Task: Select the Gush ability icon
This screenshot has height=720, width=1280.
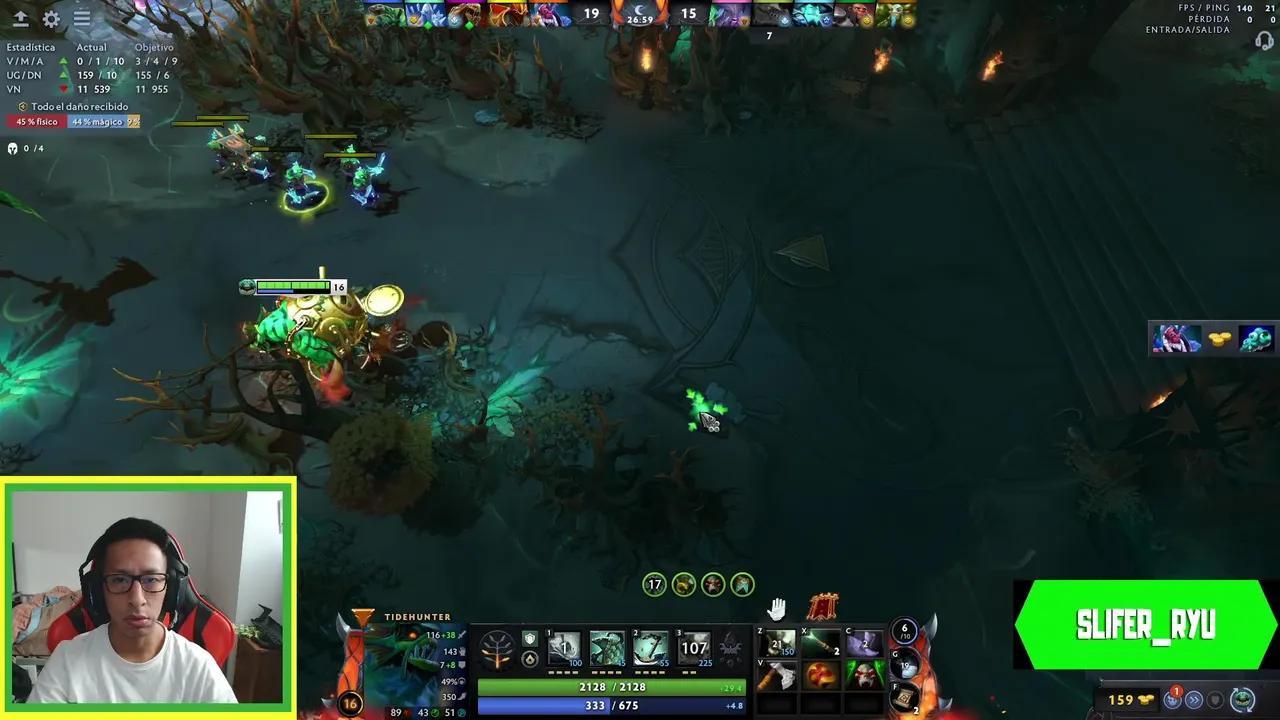Action: 564,646
